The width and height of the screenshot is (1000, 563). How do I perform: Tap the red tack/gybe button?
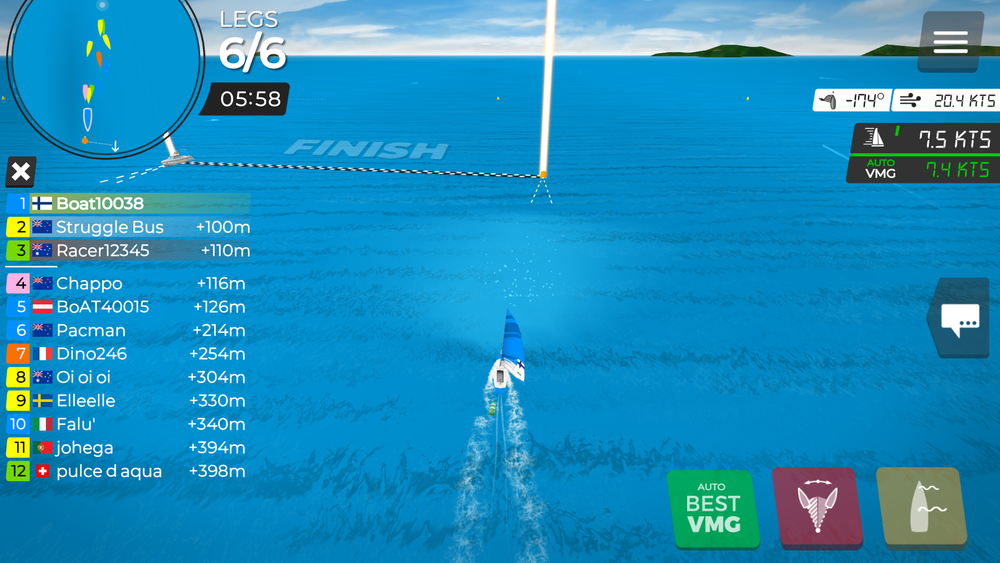coord(817,509)
